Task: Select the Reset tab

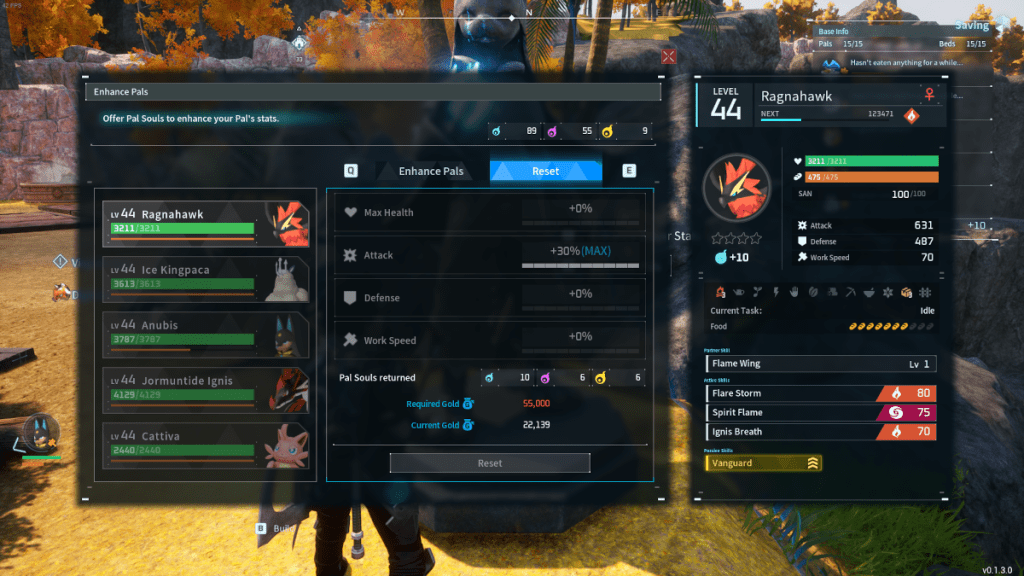Action: (545, 171)
